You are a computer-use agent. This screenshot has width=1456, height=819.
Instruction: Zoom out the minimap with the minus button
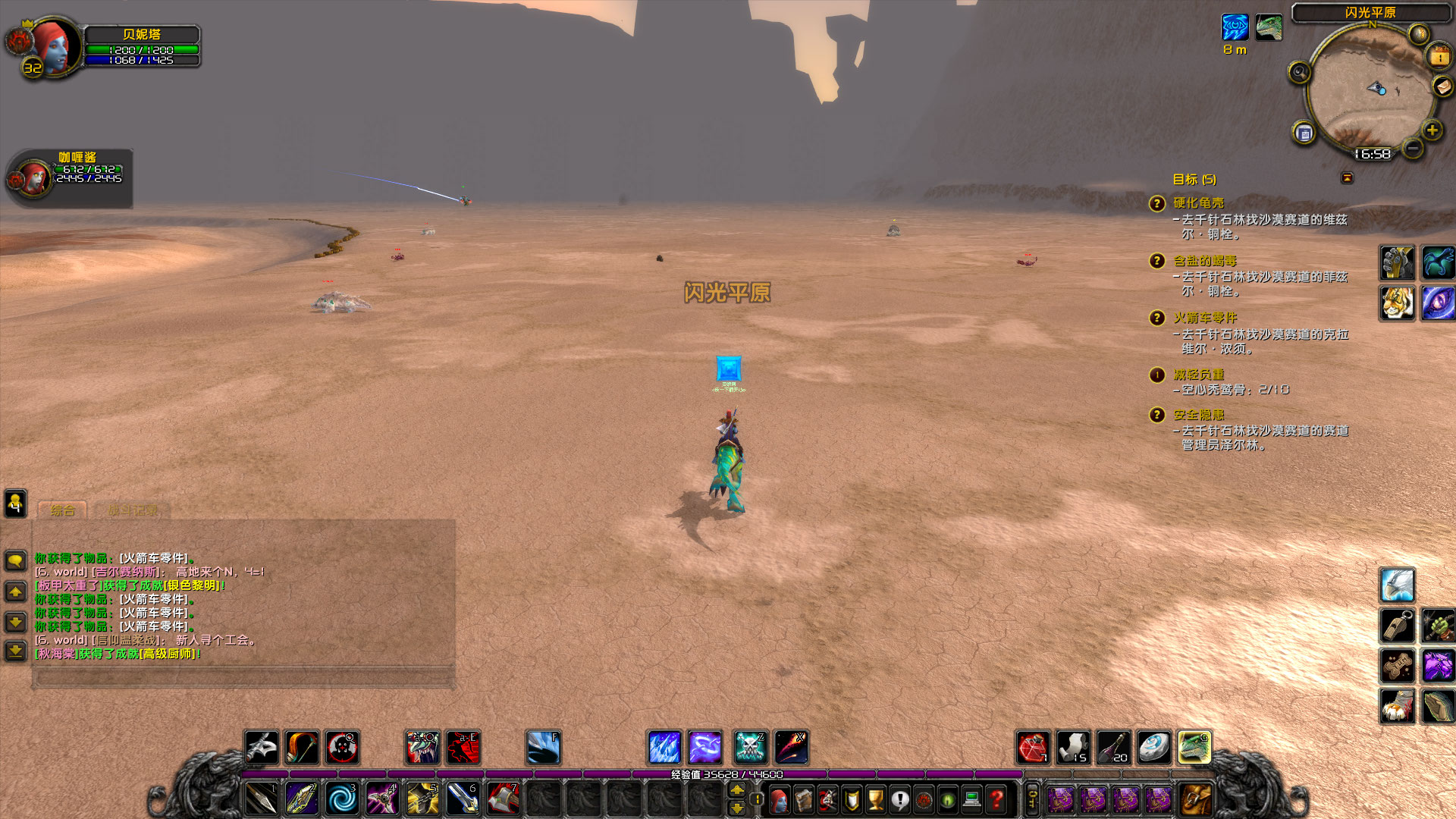tap(1412, 149)
